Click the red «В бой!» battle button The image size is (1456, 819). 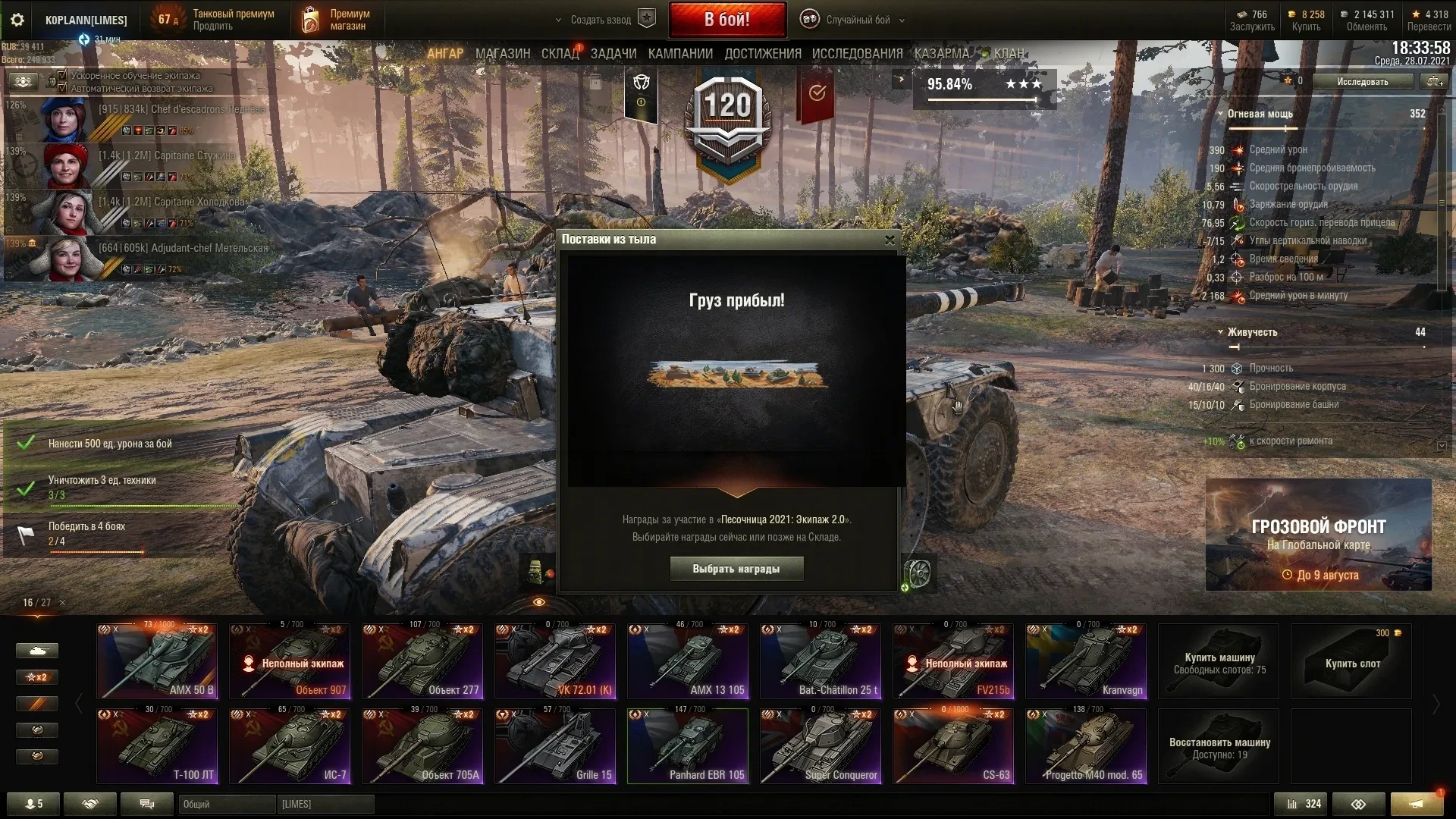click(726, 20)
